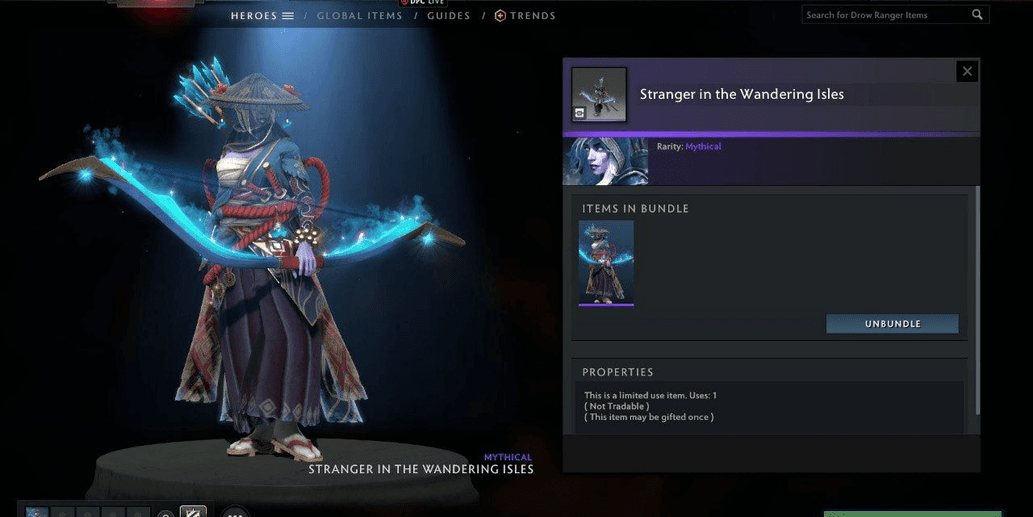Open the Heroes menu
1033x517 pixels.
(261, 16)
